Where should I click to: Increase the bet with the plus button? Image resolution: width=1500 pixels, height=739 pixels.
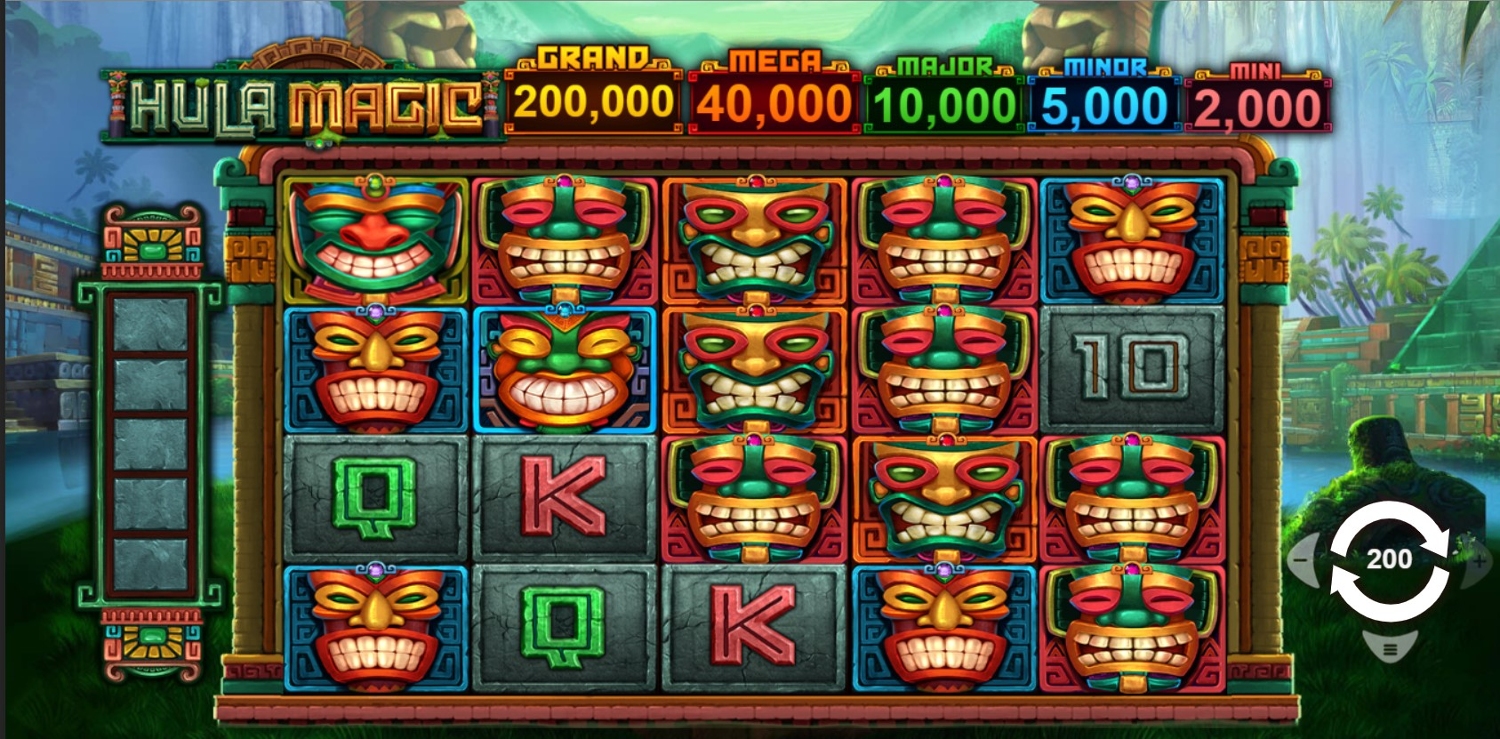tap(1476, 560)
